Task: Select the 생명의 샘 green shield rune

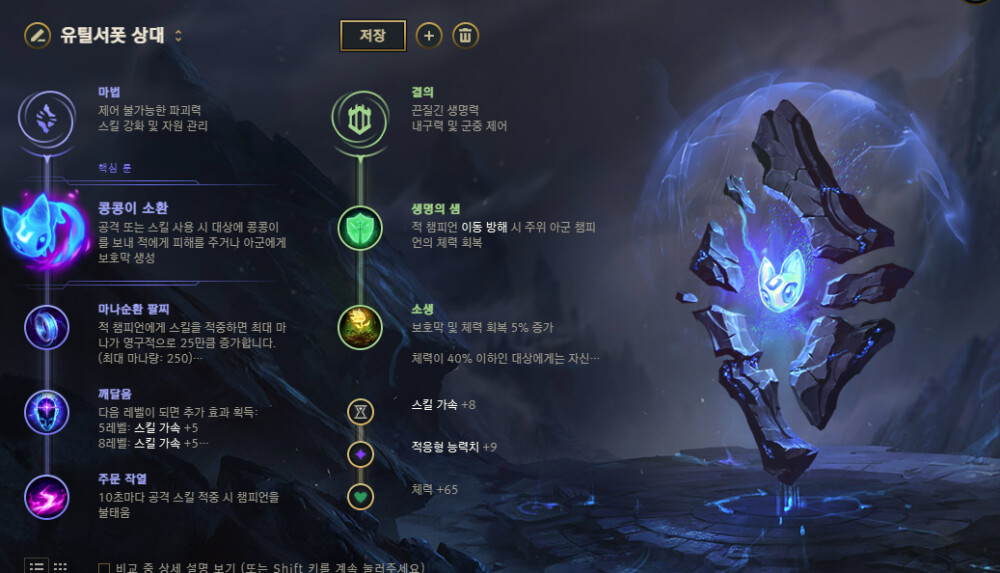Action: [359, 227]
